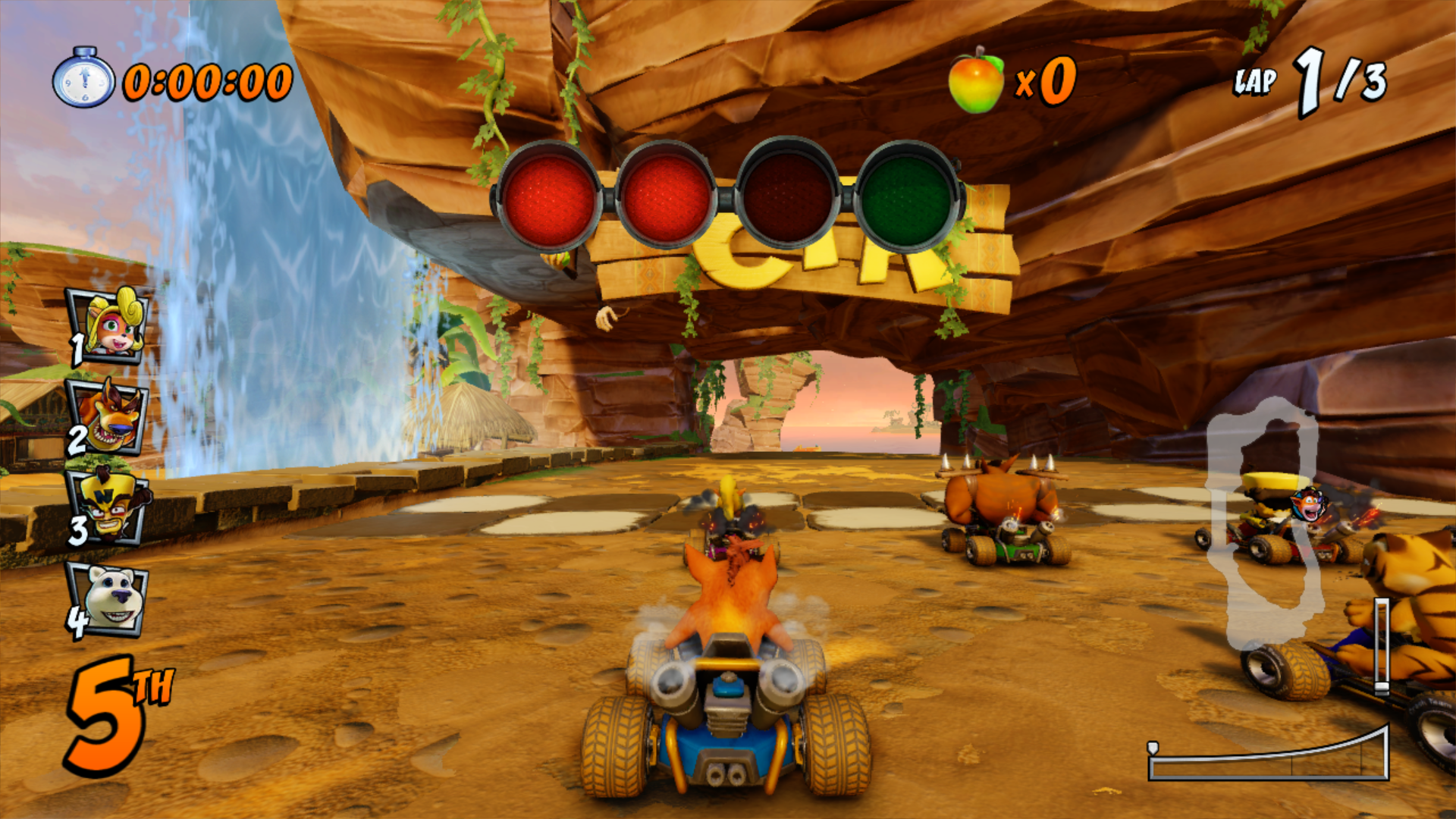
Task: Select Polar's fourth place portrait
Action: coord(110,599)
